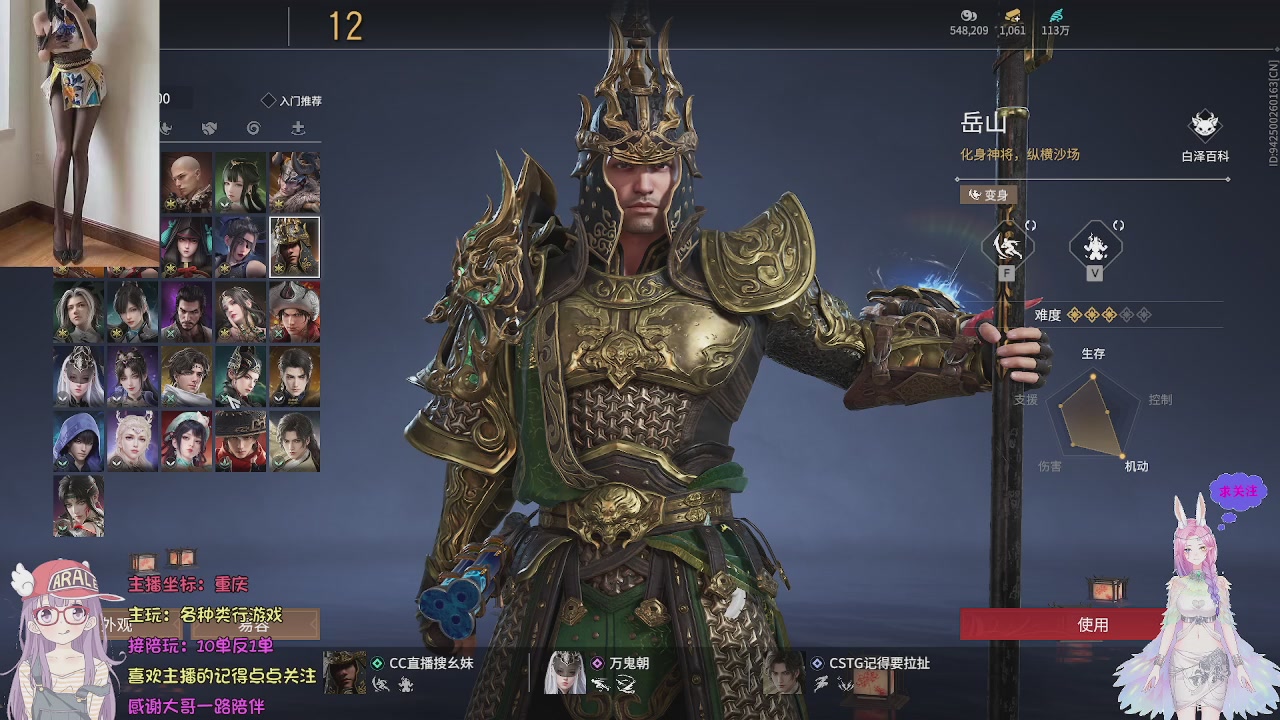Click the fourth difficulty diamond to change 难度
1280x720 pixels.
(x=1128, y=314)
